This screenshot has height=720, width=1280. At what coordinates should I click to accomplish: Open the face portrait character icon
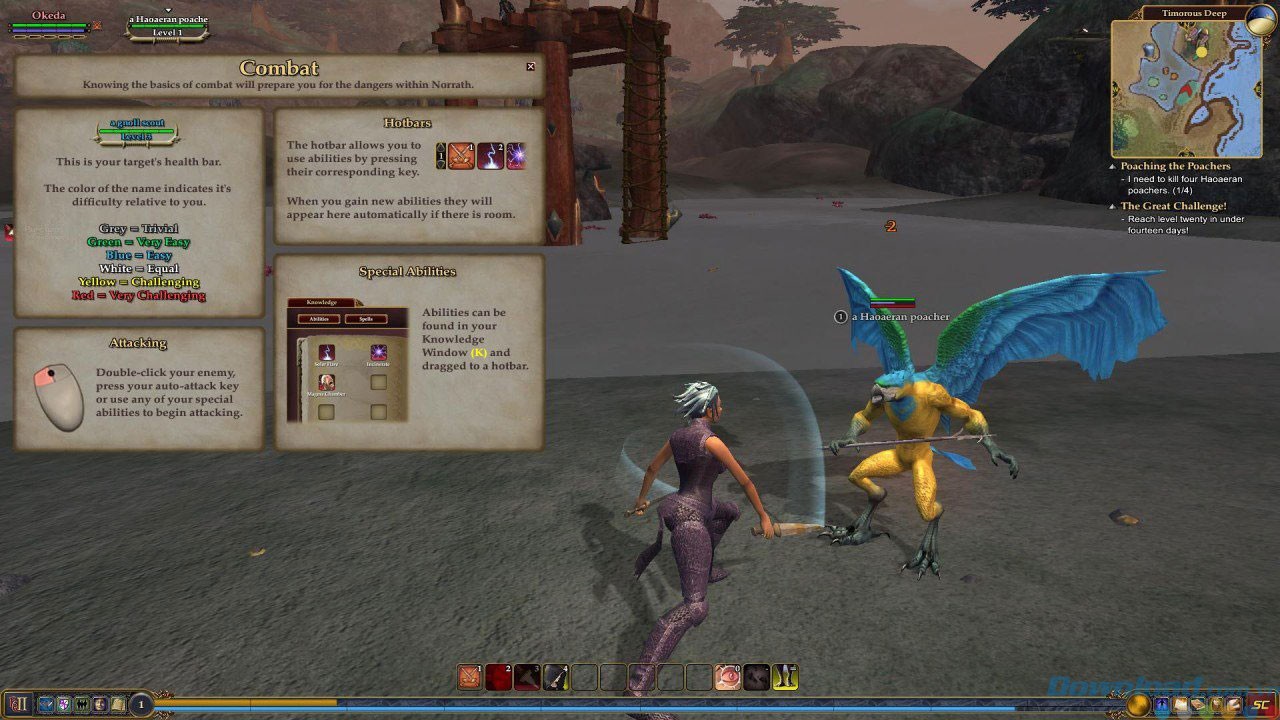point(100,704)
